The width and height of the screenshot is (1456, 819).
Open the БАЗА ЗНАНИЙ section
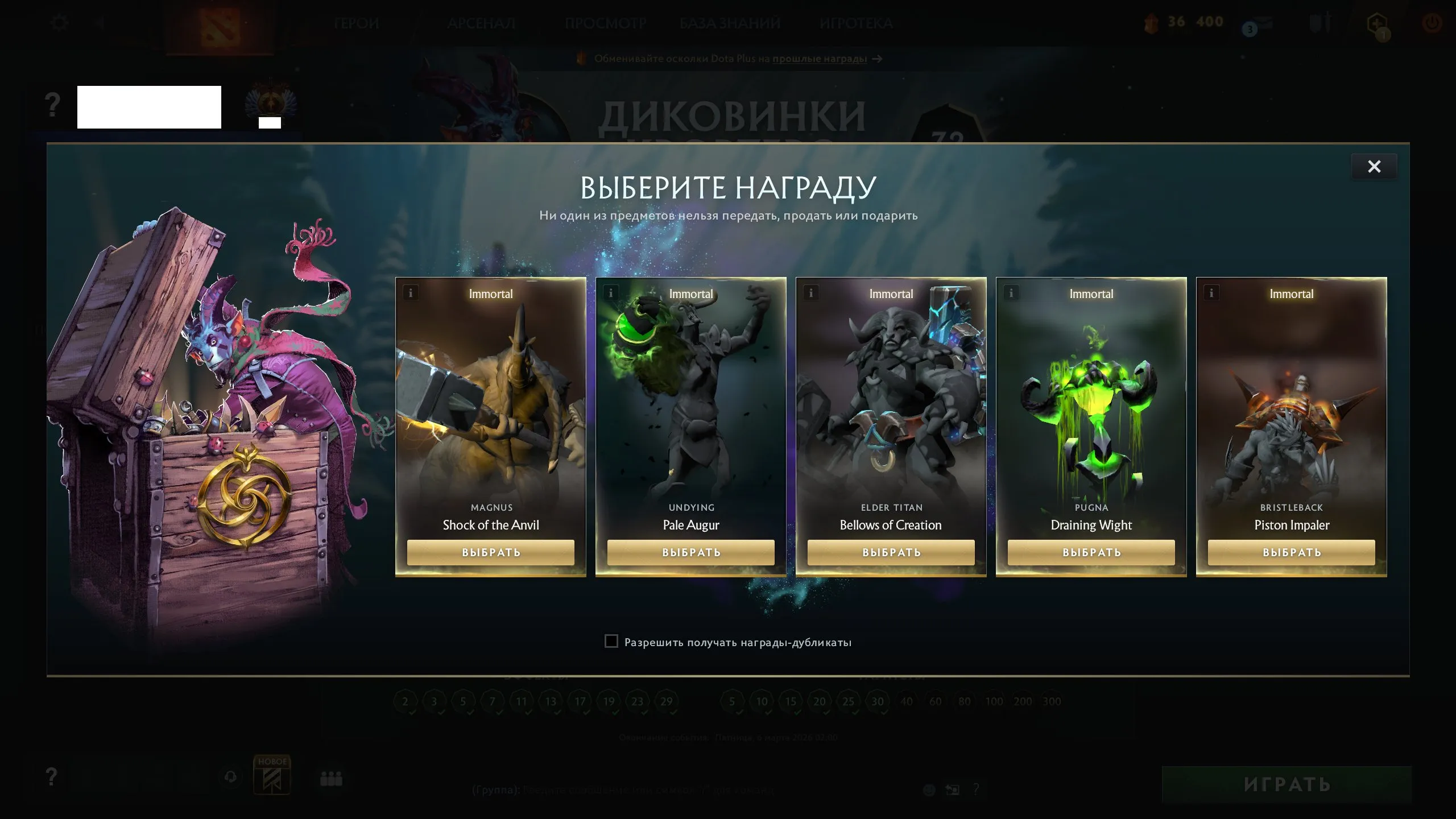pos(729,23)
